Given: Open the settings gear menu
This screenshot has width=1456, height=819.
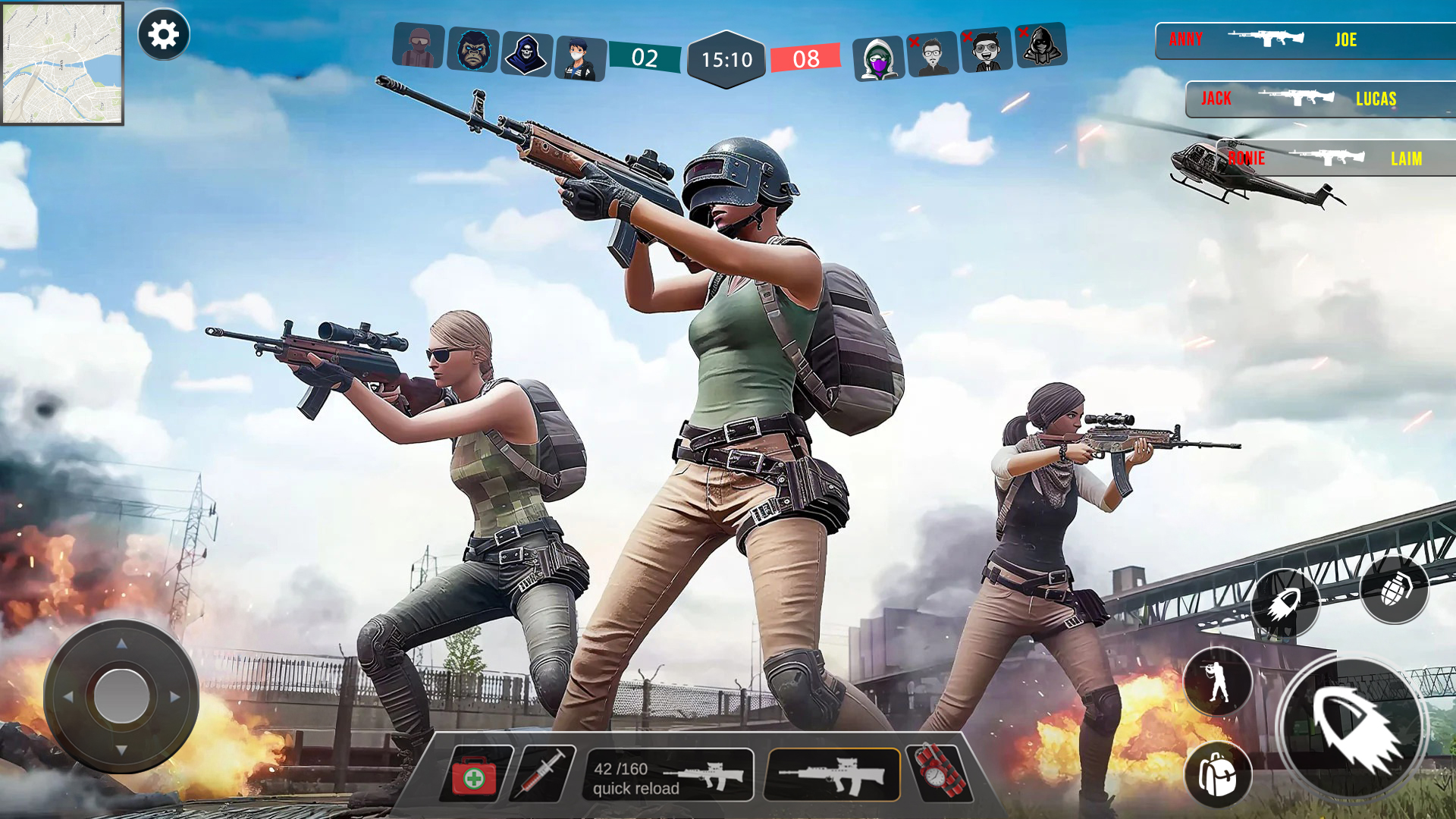Looking at the screenshot, I should point(164,33).
